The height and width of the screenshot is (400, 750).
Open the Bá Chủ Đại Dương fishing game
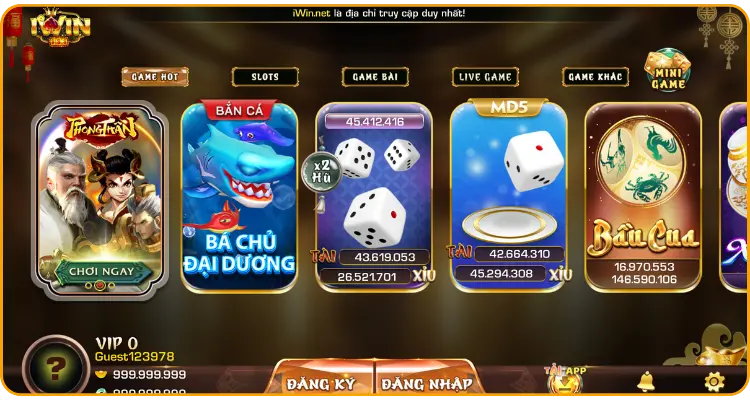(x=240, y=195)
